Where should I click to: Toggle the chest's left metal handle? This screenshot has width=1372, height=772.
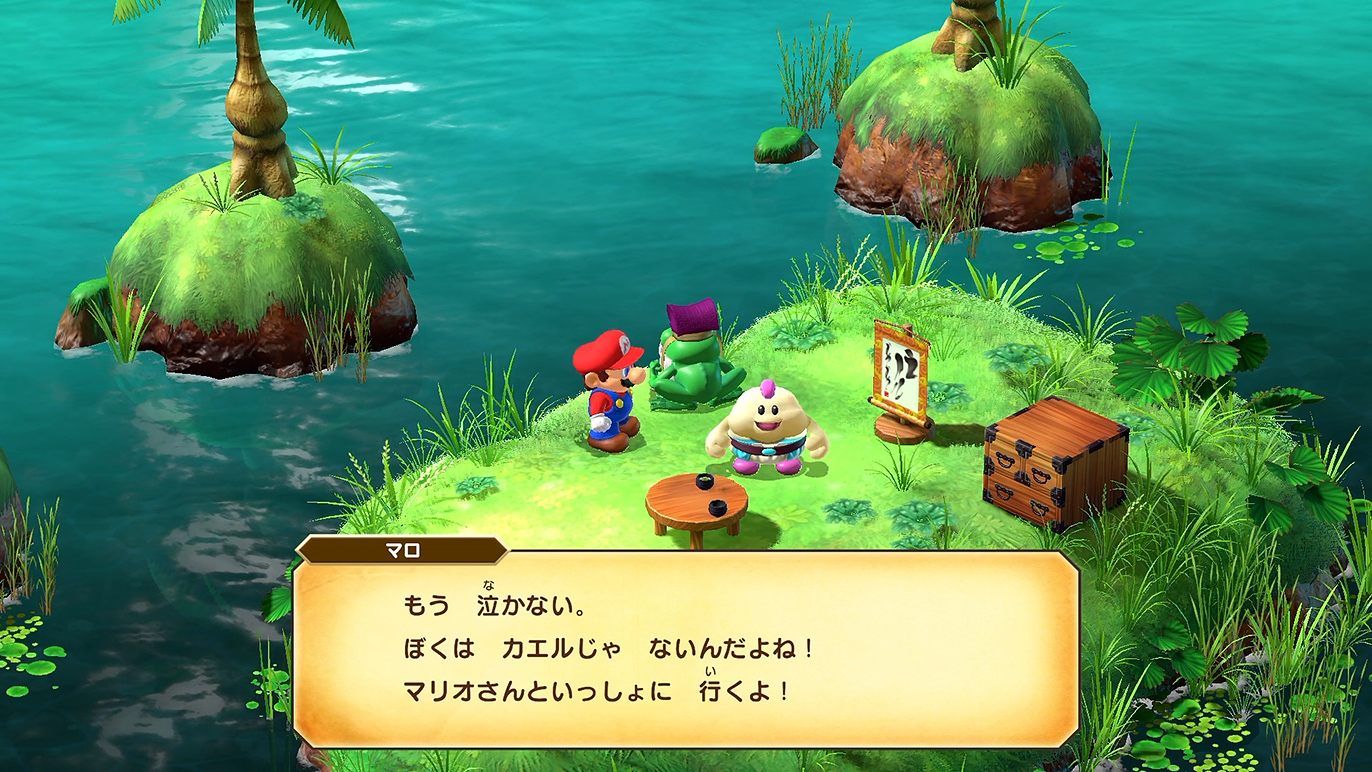(x=1004, y=460)
